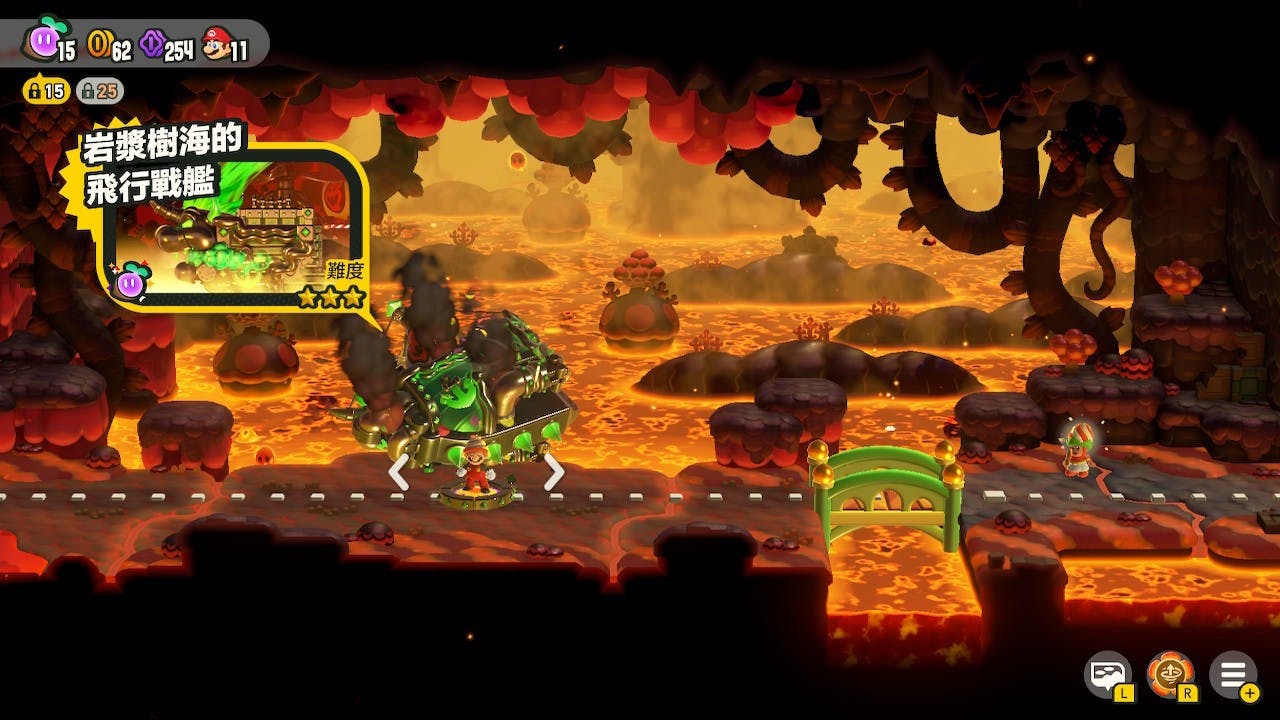Click the left arrow beside Mario
Image resolution: width=1280 pixels, height=720 pixels.
398,472
